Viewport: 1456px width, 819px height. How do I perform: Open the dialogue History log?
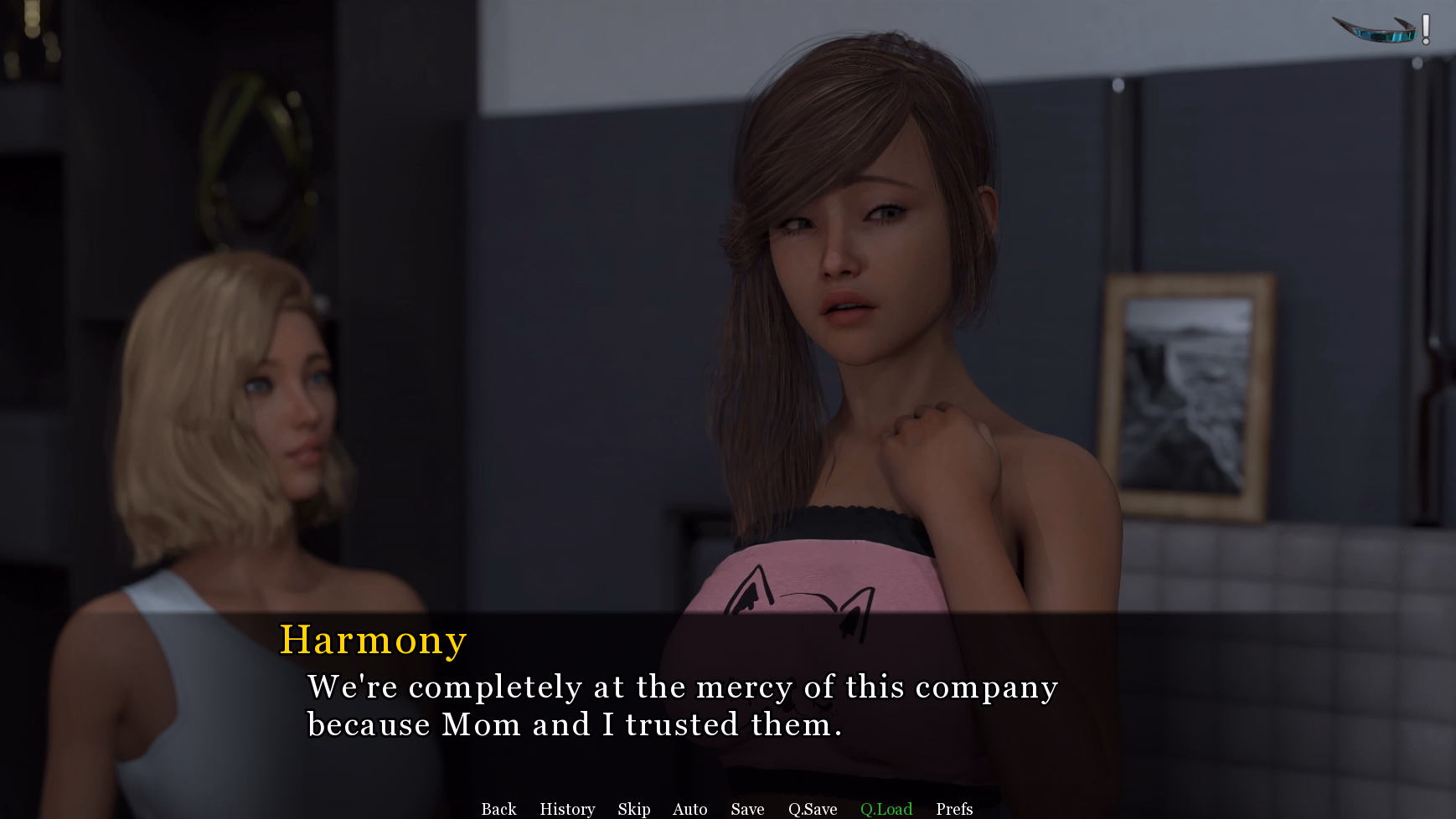tap(566, 809)
